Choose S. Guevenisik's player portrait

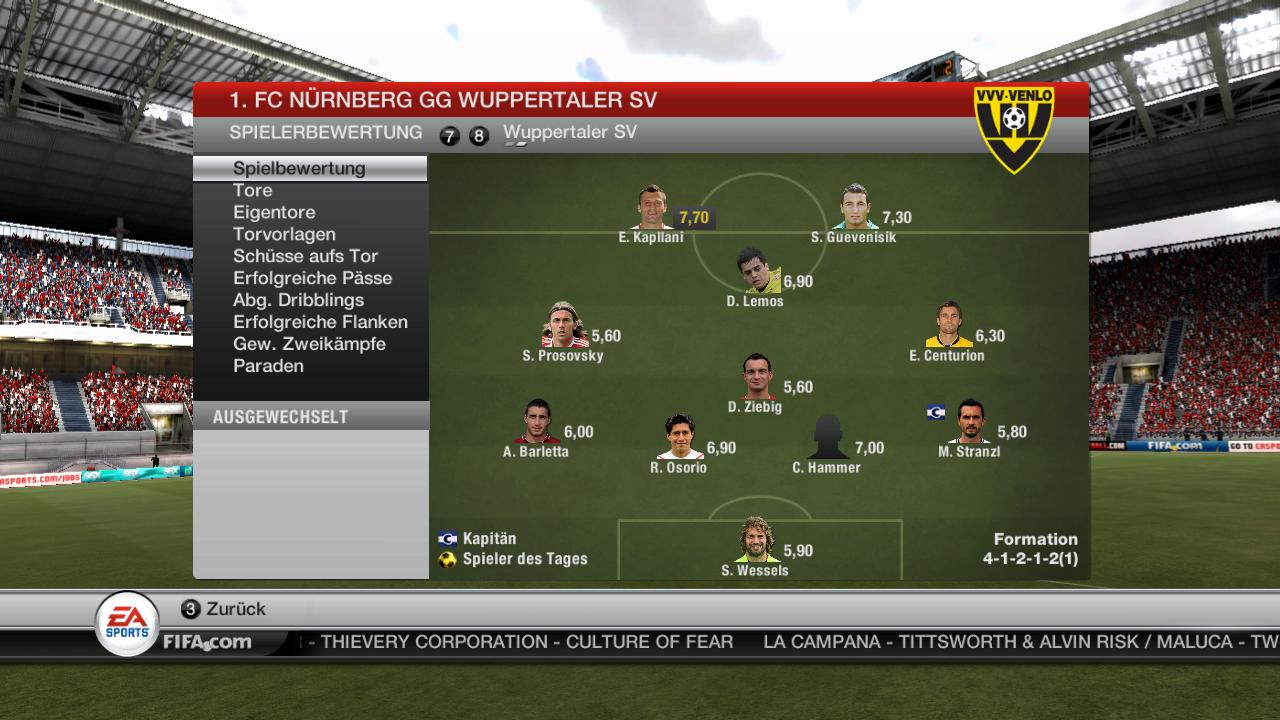pyautogui.click(x=855, y=208)
